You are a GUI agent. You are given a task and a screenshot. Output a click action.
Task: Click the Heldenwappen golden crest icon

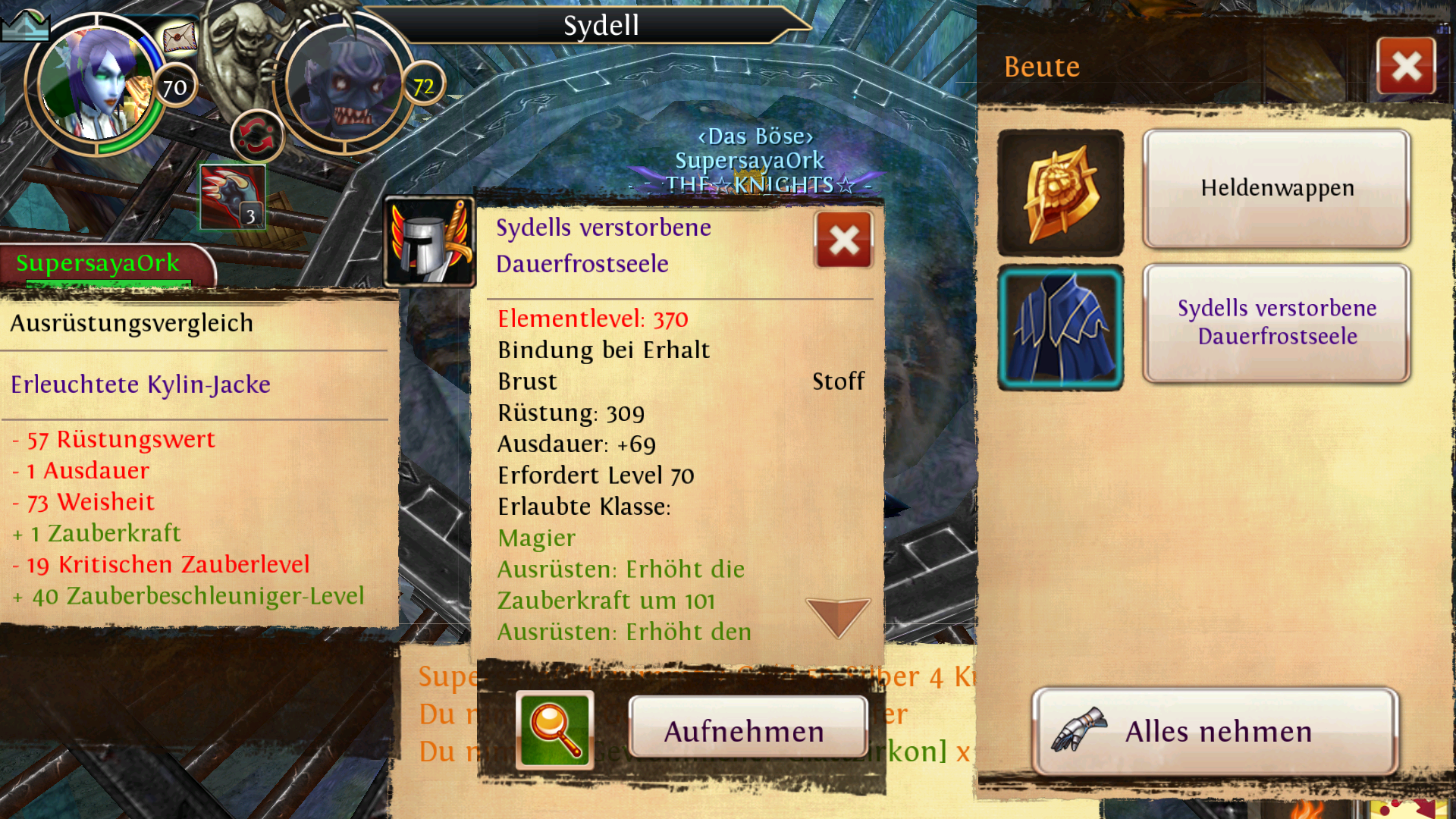tap(1060, 193)
